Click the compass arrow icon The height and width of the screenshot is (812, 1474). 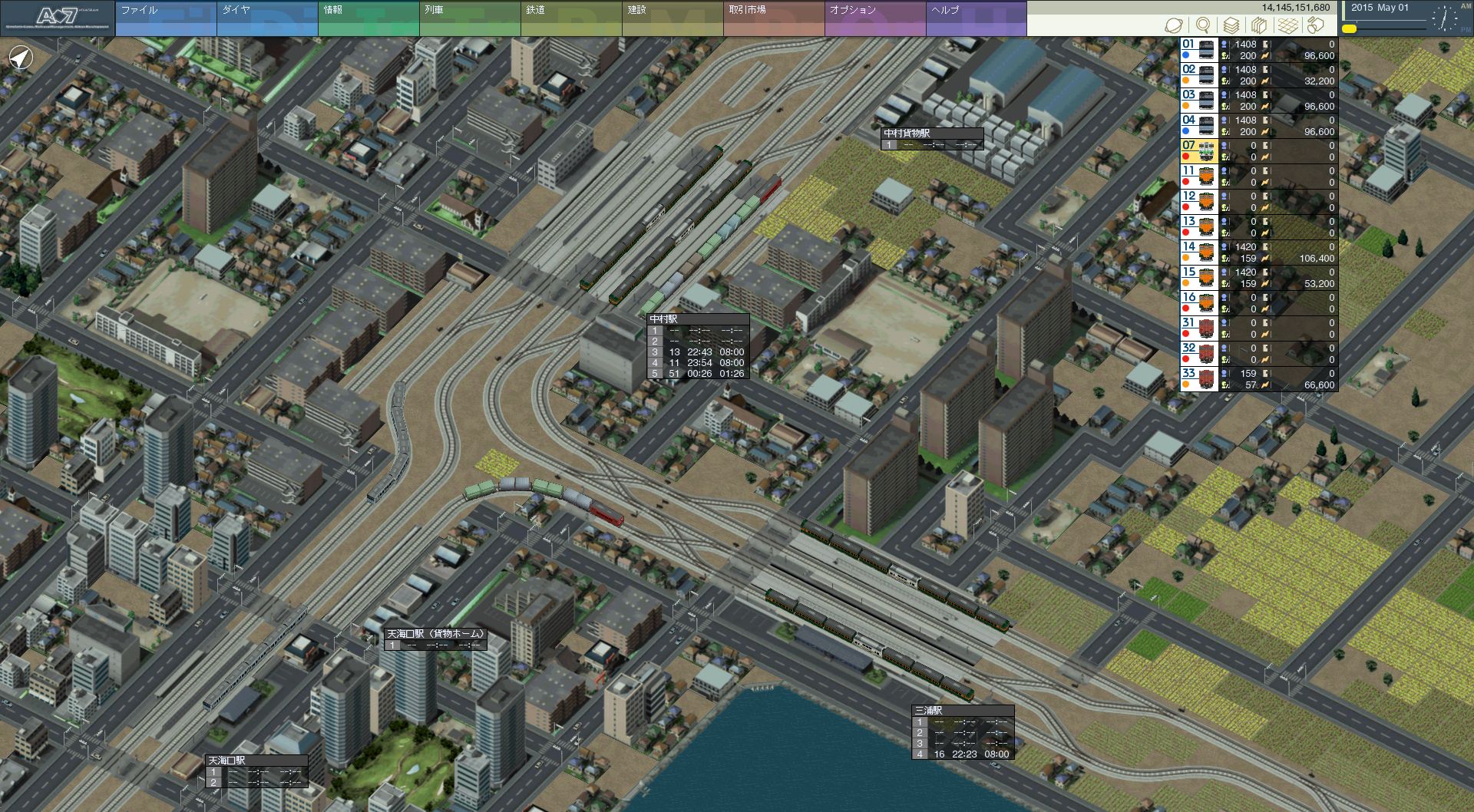[x=21, y=58]
